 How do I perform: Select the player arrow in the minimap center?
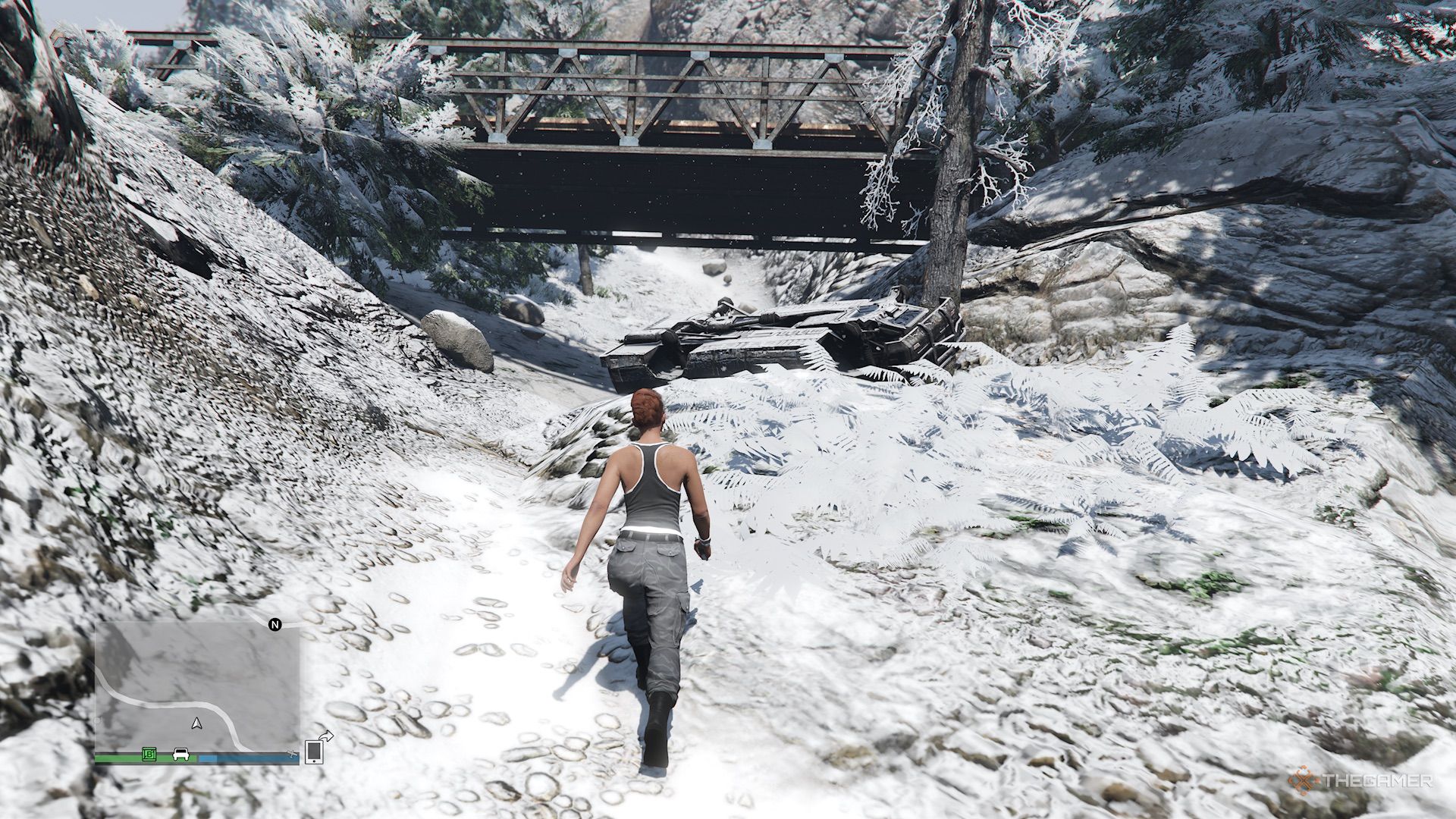(x=196, y=724)
